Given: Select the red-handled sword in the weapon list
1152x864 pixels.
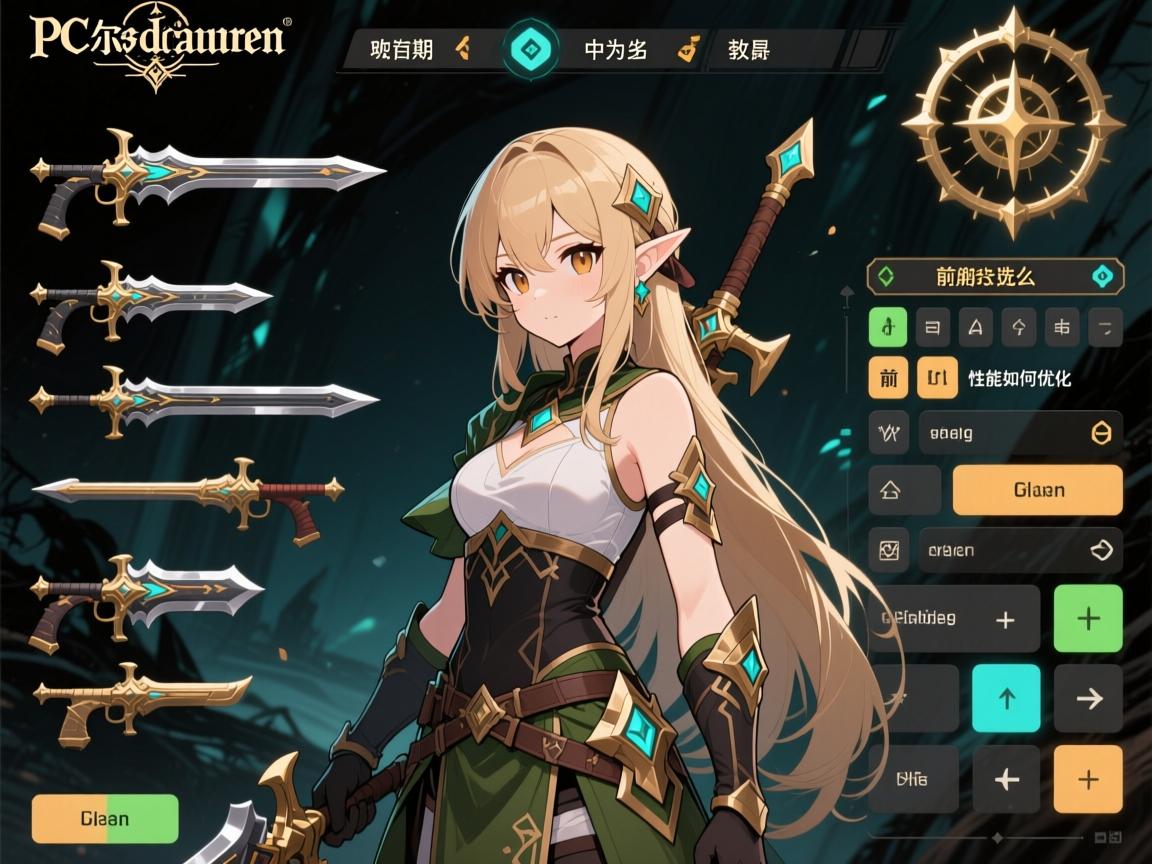Looking at the screenshot, I should click(x=190, y=492).
